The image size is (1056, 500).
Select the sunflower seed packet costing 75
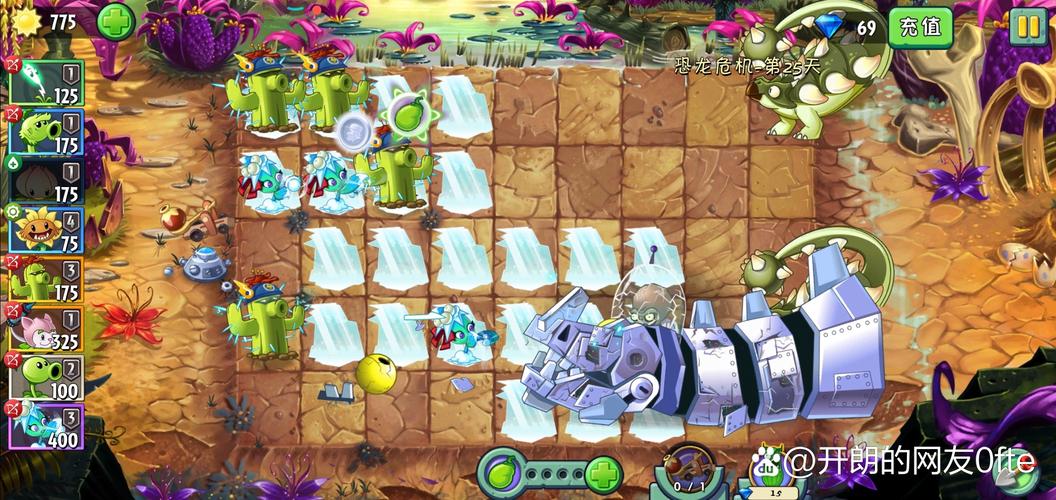click(46, 230)
